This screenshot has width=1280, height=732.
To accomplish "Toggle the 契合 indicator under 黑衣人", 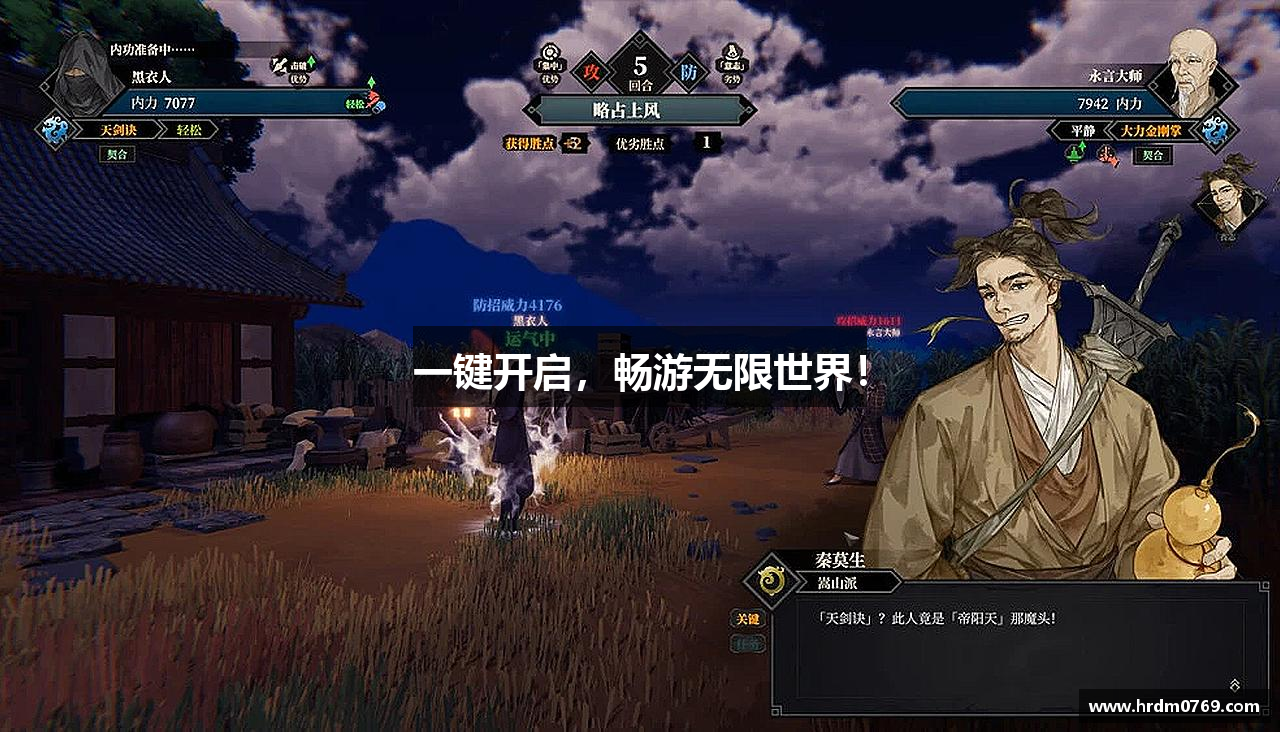I will pos(118,153).
